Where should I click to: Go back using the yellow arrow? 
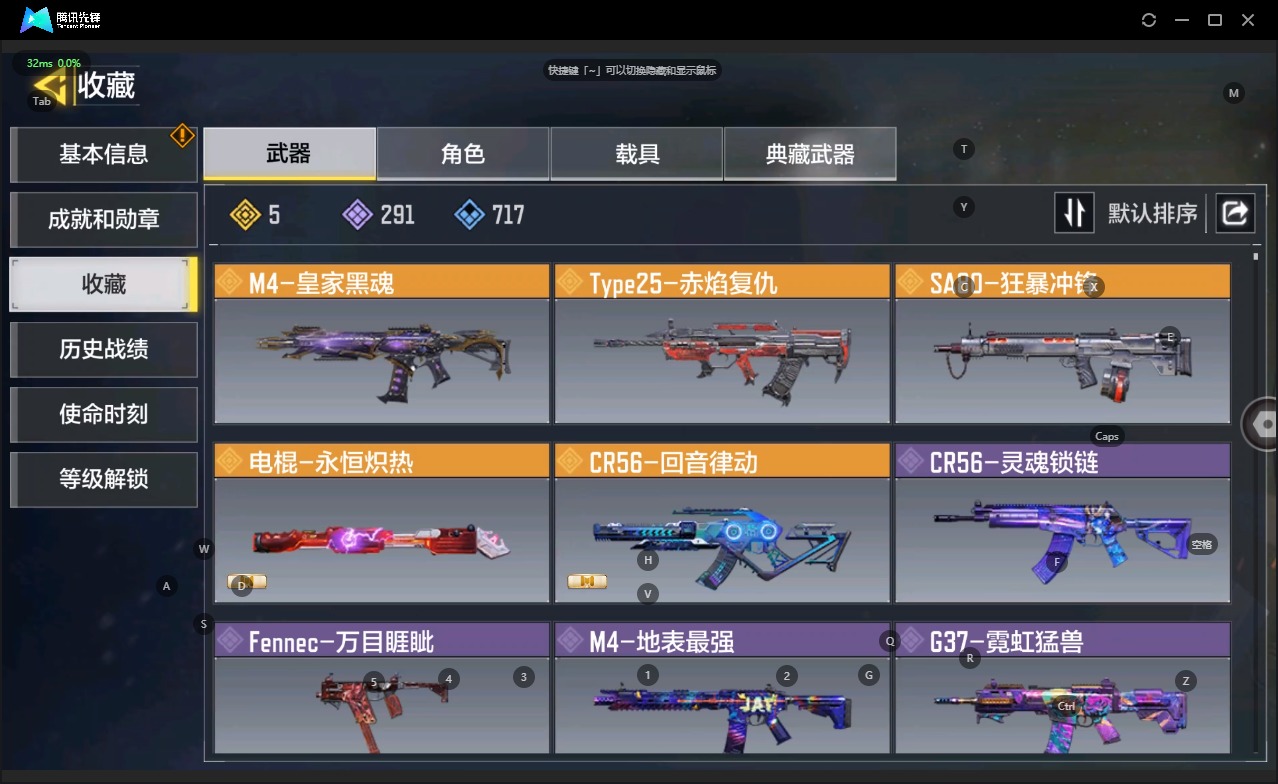[49, 87]
